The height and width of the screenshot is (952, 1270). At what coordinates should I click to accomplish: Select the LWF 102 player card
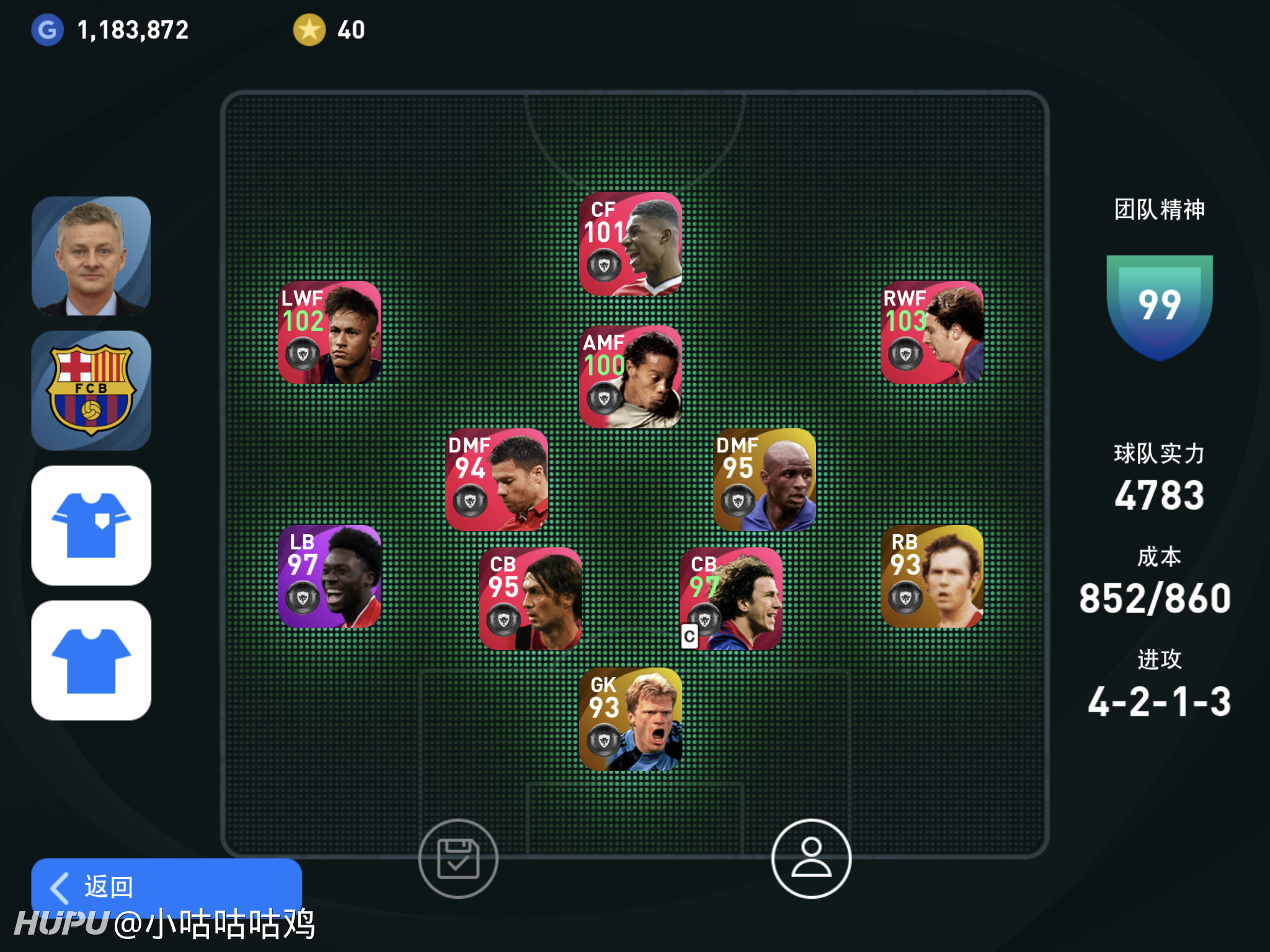[x=329, y=333]
